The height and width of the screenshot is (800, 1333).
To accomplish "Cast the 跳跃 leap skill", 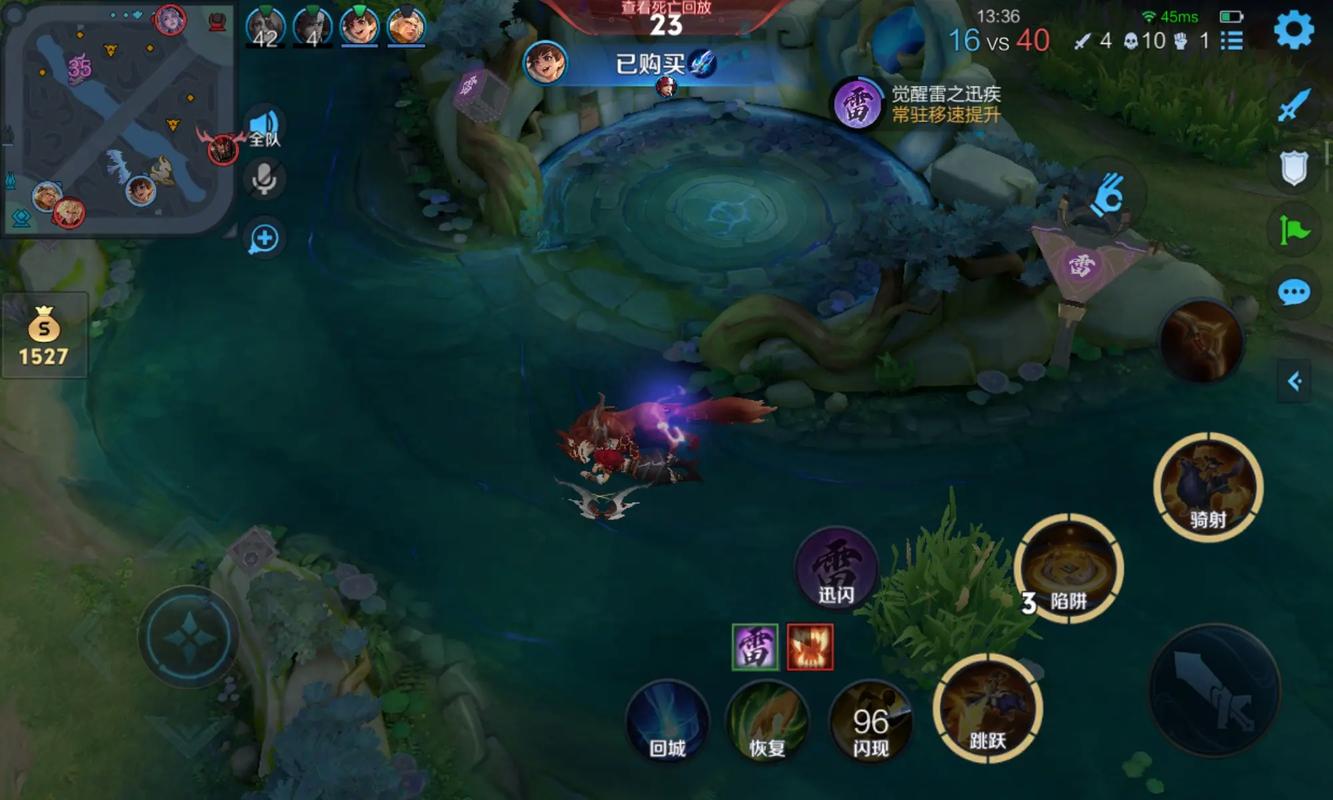I will pos(987,709).
